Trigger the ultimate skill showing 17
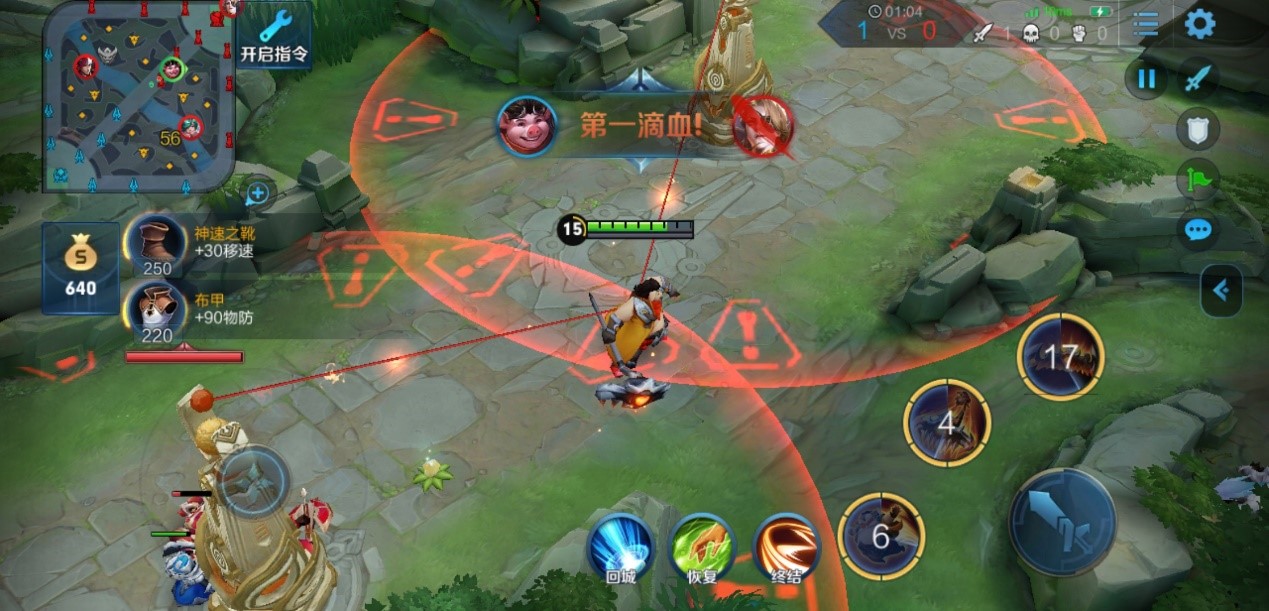The height and width of the screenshot is (611, 1269). click(x=1060, y=357)
